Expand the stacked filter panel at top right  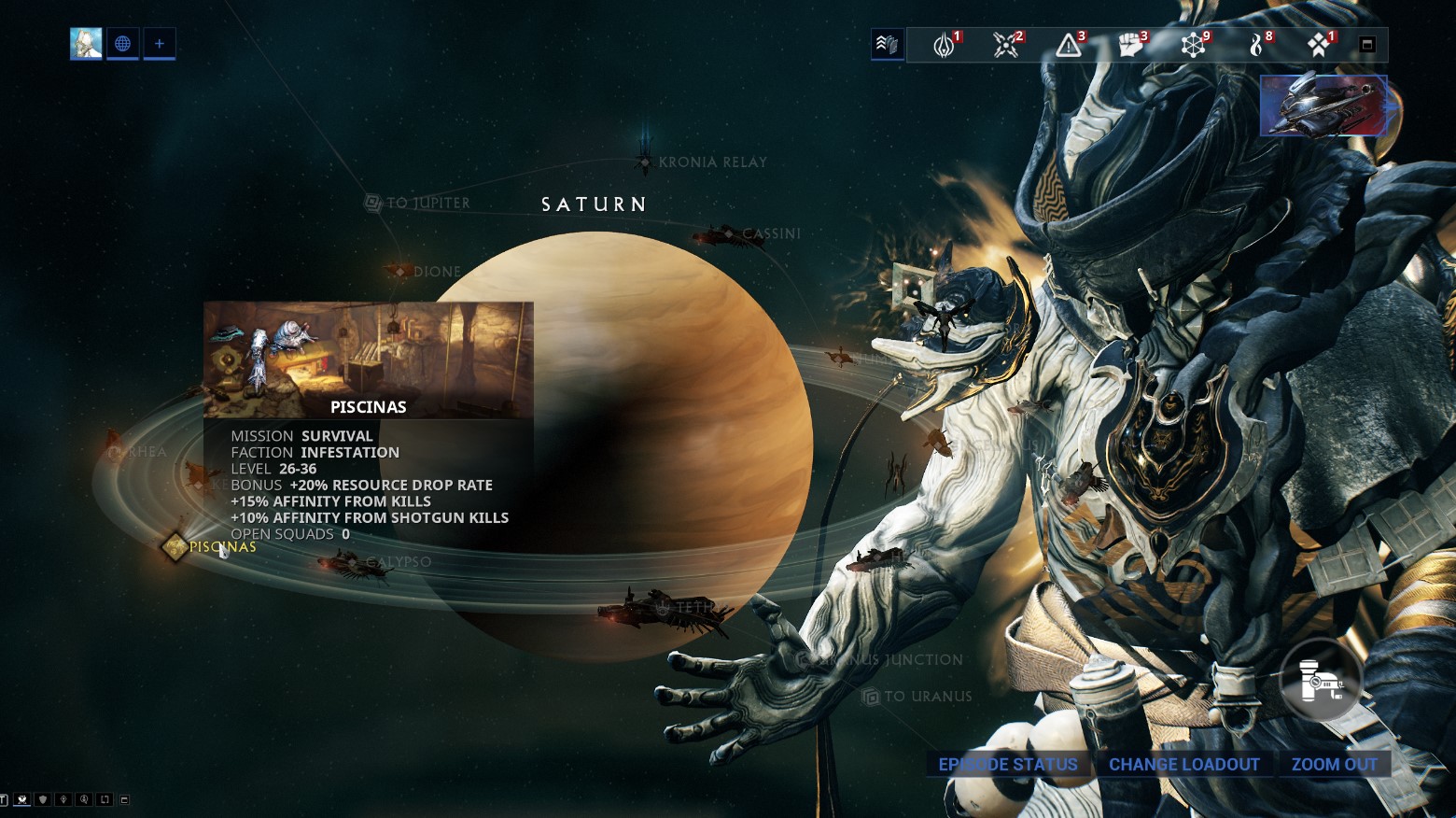coord(888,43)
